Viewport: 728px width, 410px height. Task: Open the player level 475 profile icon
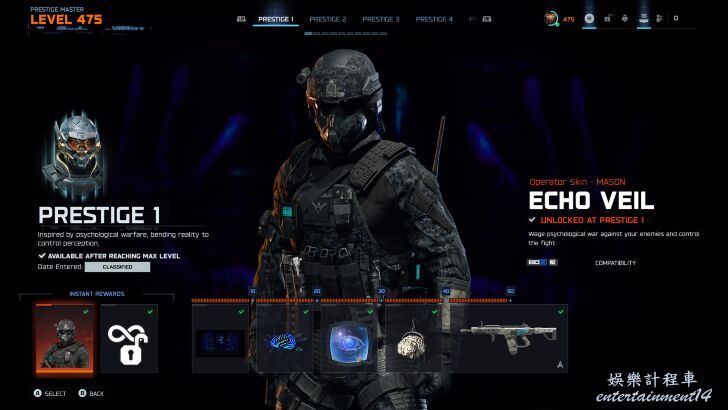click(x=552, y=18)
